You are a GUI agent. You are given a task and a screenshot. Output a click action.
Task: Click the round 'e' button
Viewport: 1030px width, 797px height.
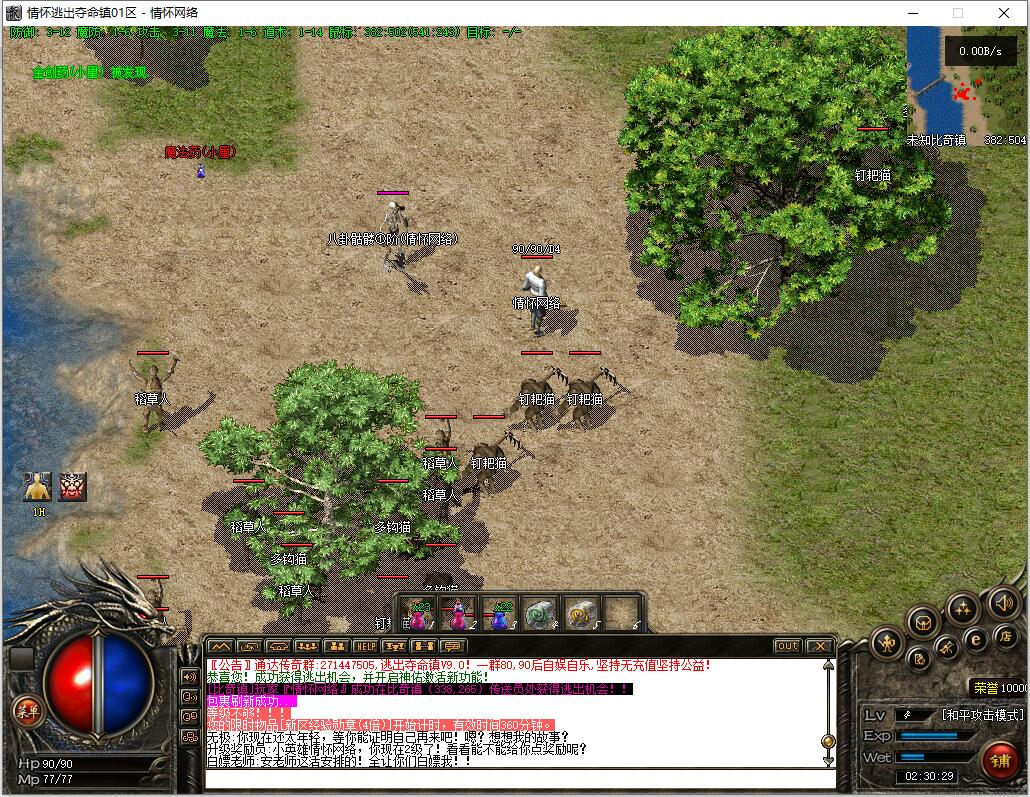[x=975, y=640]
